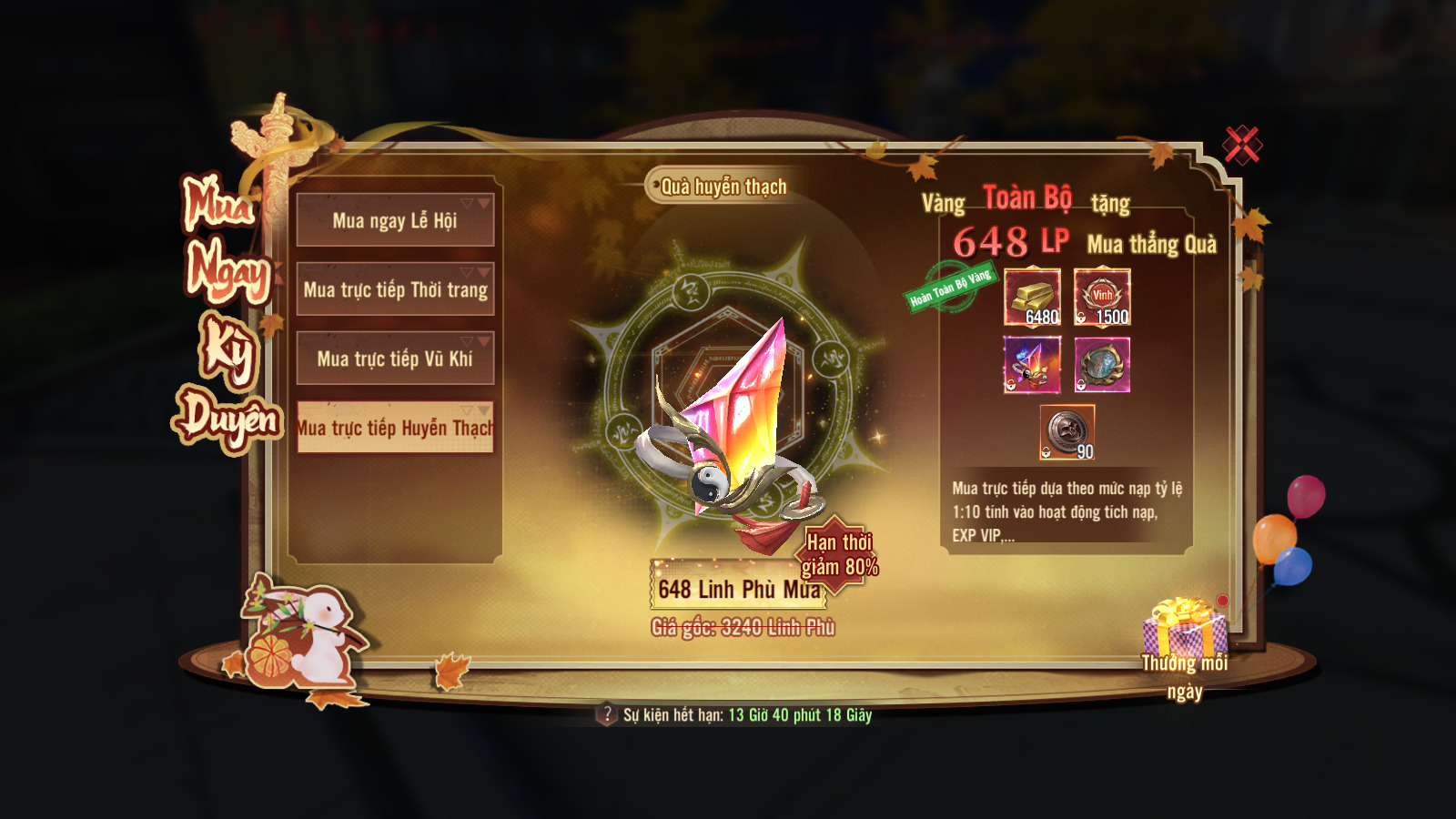Image resolution: width=1456 pixels, height=819 pixels.
Task: Switch to Mua ngay Lễ Hội tab
Action: [395, 220]
